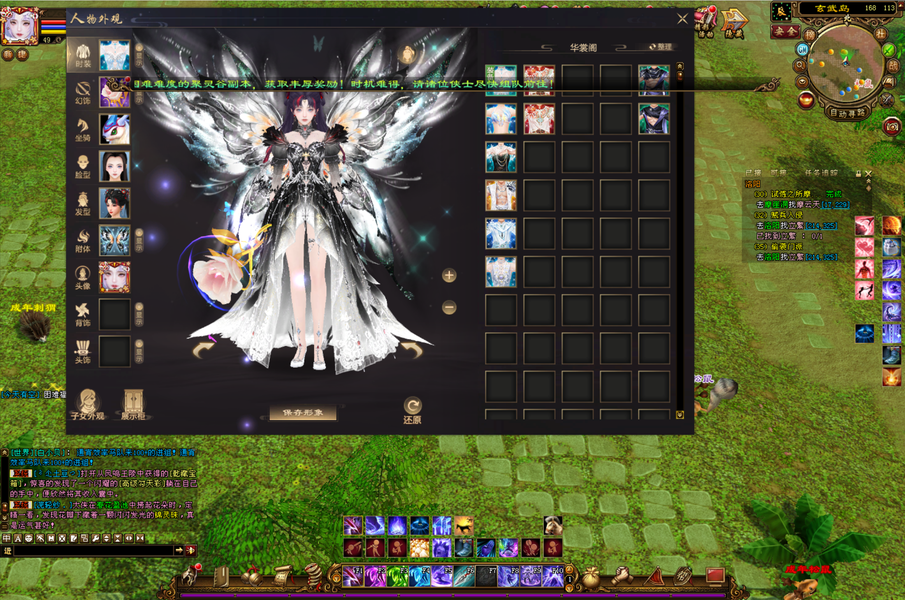Close the character appearance window
Viewport: 905px width, 600px height.
tap(683, 18)
